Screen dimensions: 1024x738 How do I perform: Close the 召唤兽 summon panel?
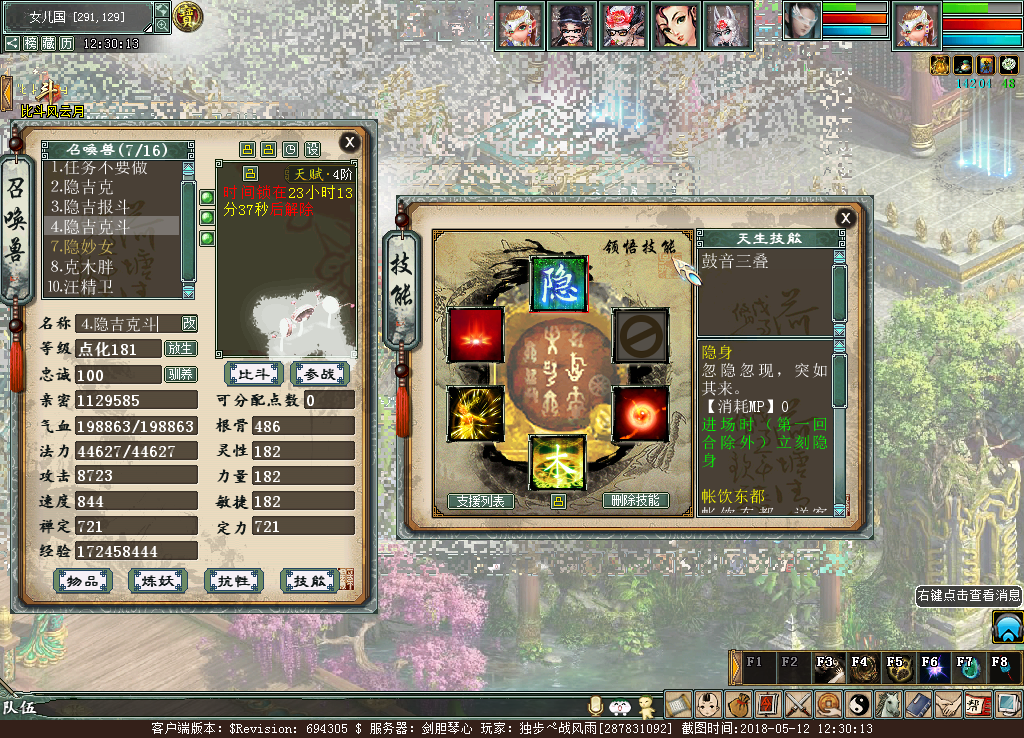(349, 142)
